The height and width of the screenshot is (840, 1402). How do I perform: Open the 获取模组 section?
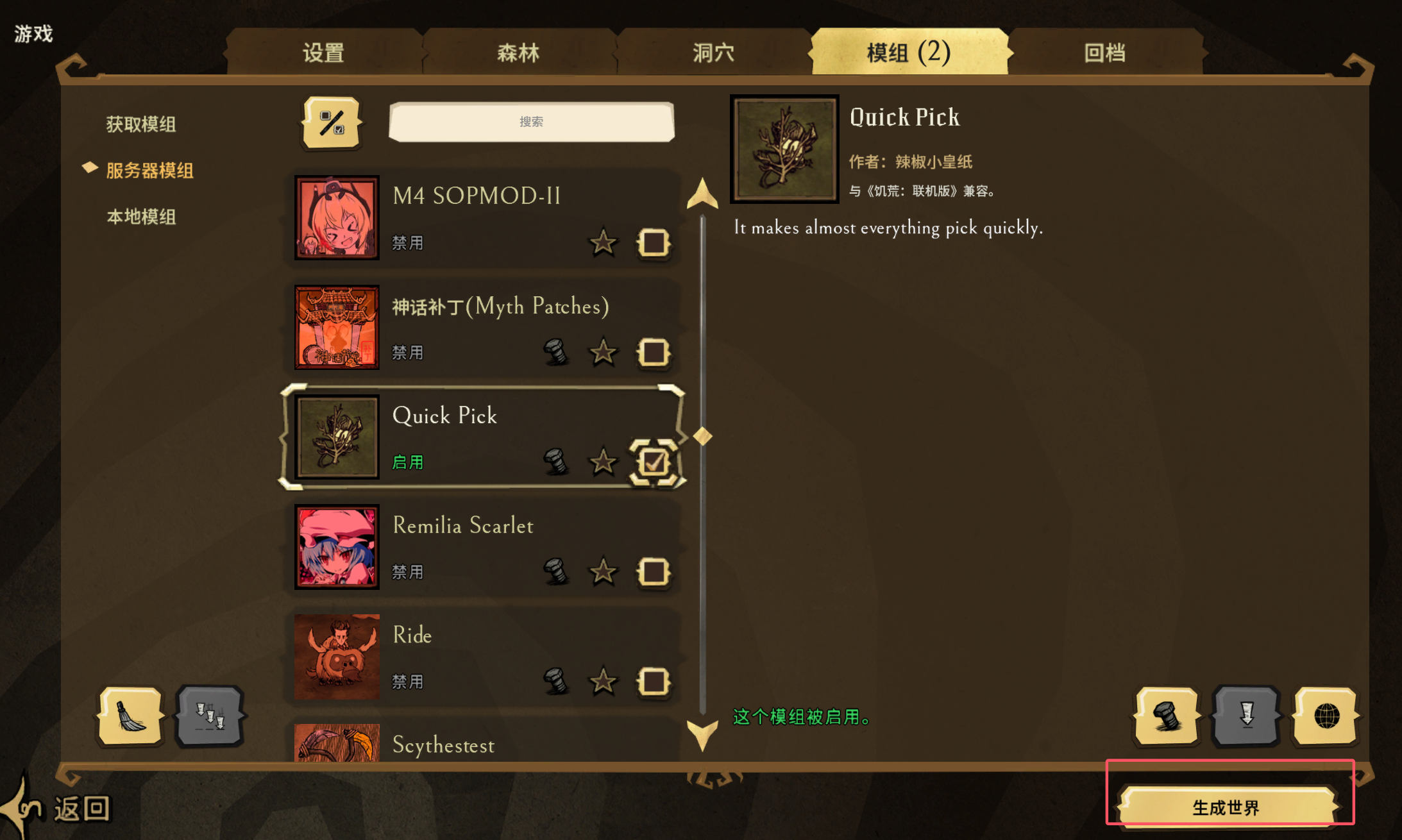(141, 124)
